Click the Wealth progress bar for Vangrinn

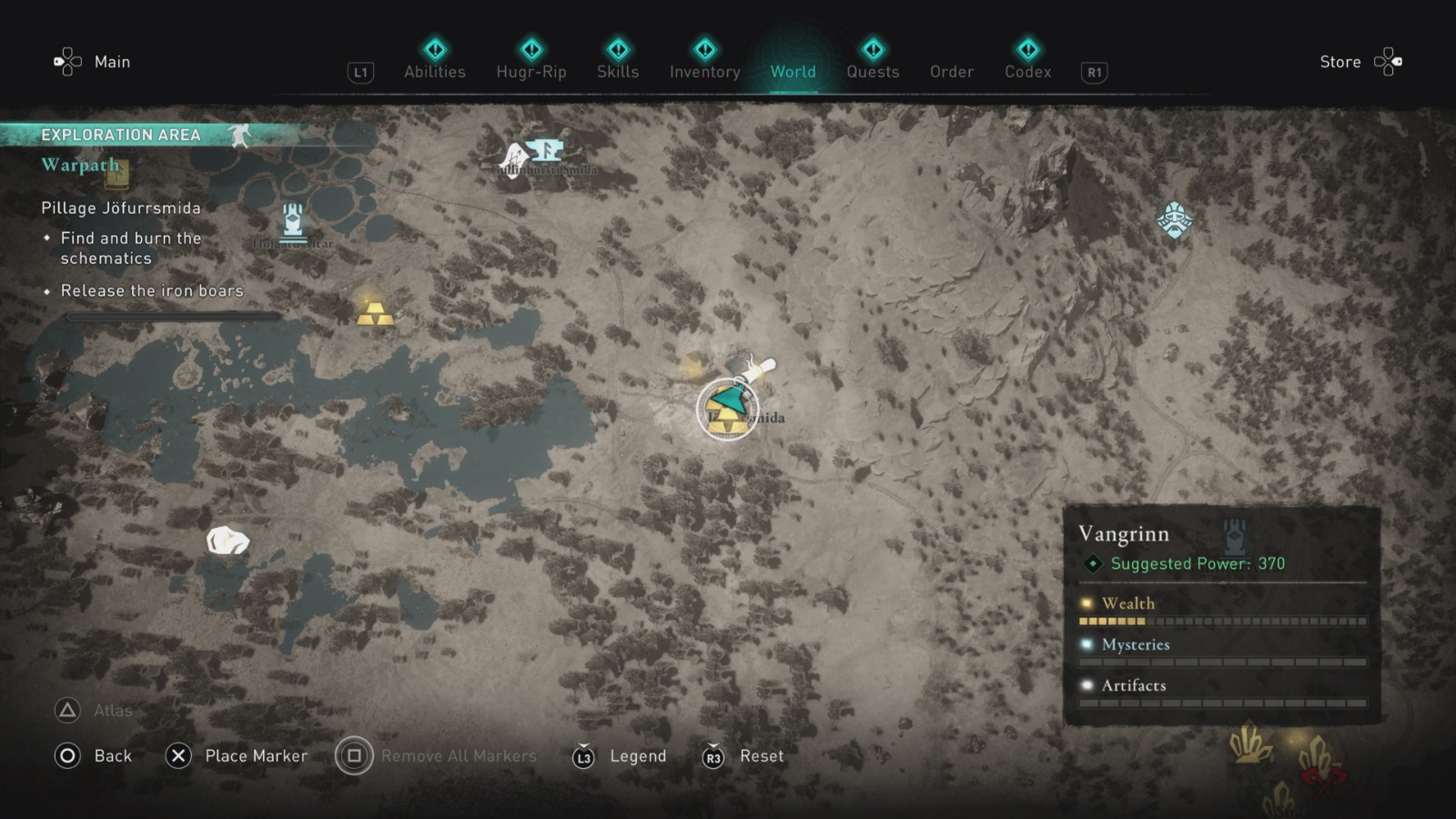click(x=1223, y=620)
